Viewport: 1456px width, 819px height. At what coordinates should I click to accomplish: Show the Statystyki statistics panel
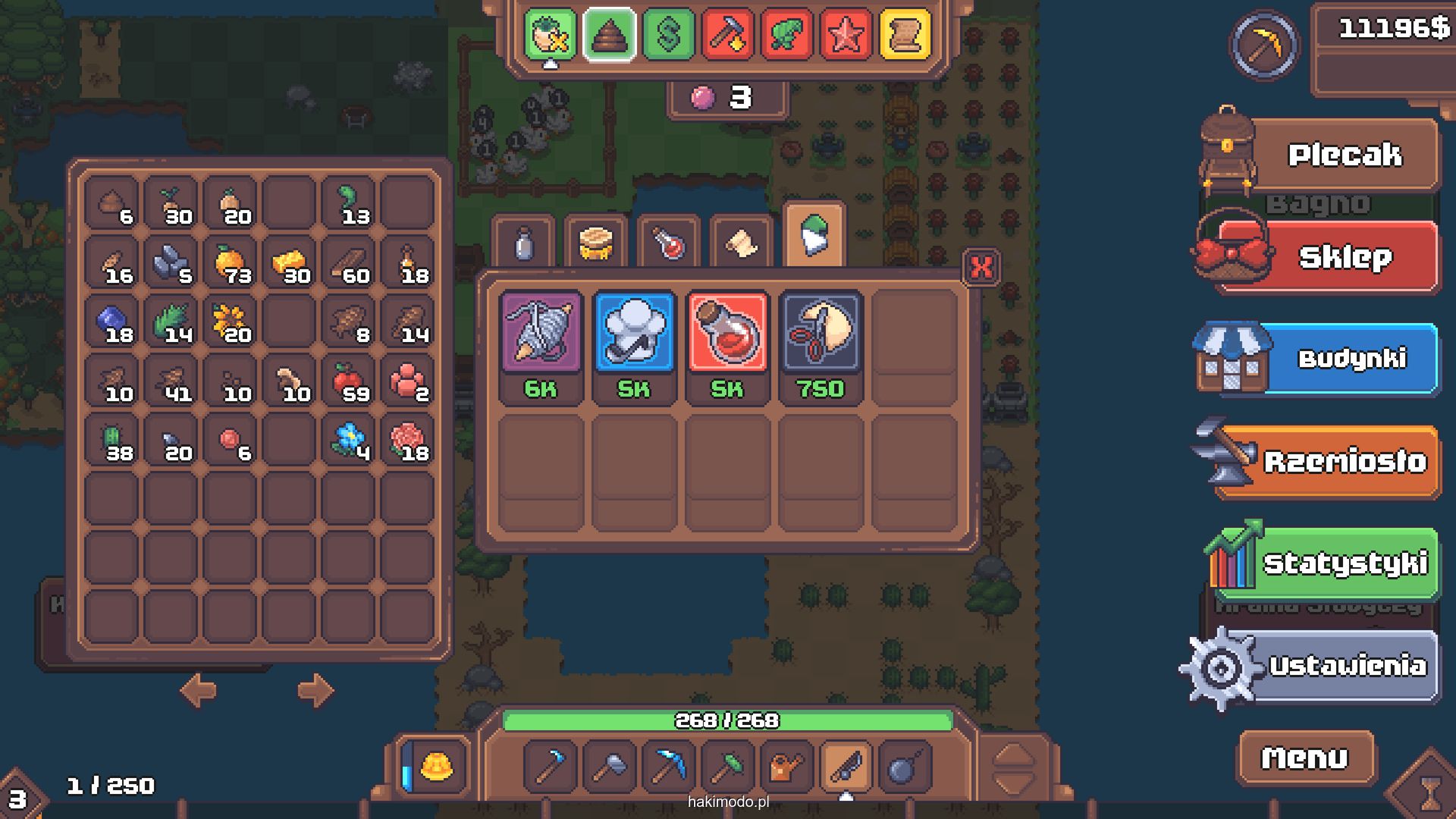point(1344,563)
